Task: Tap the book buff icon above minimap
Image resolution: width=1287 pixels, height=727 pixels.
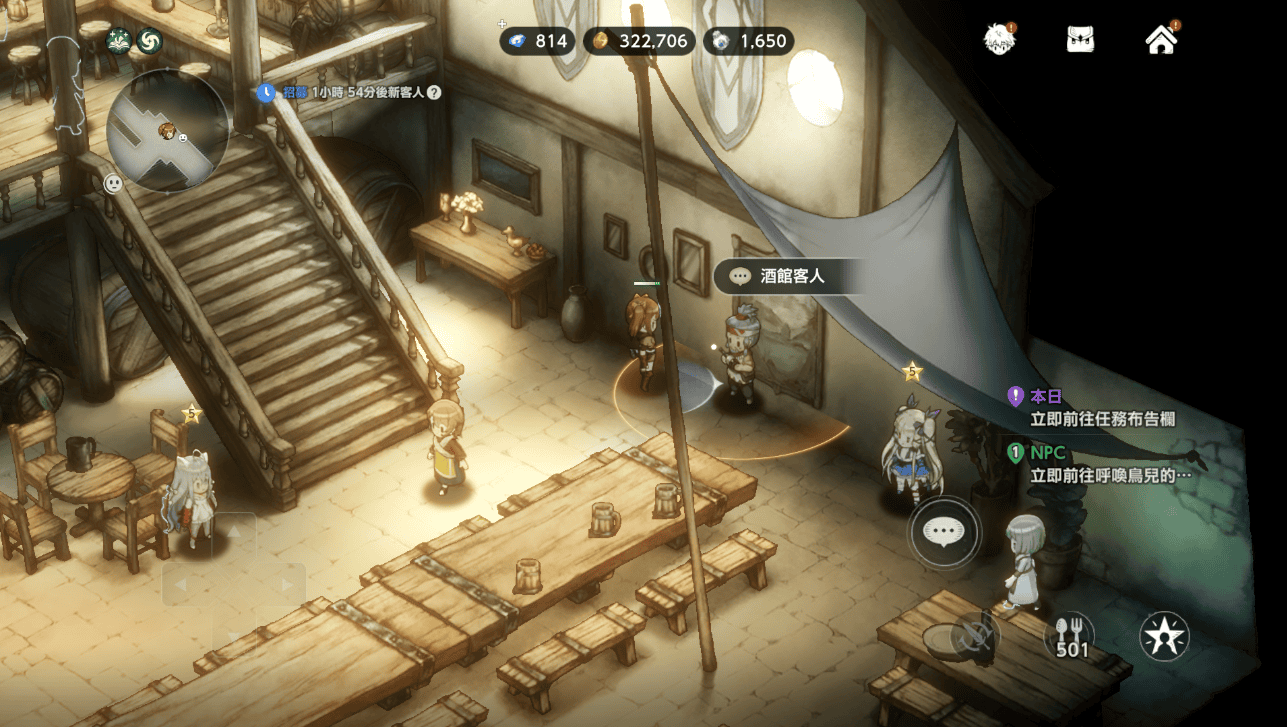Action: 119,41
